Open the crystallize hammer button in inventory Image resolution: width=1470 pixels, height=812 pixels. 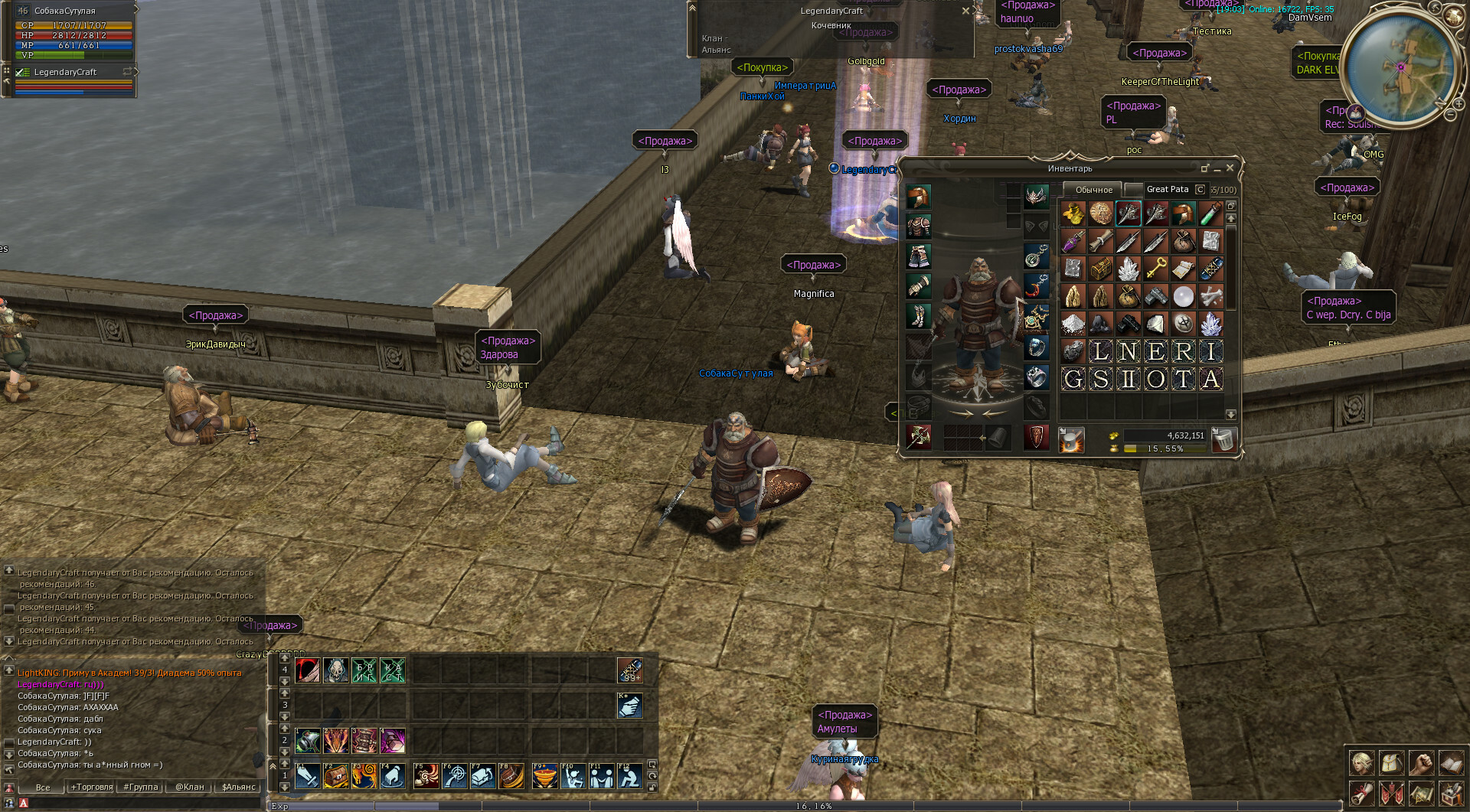[x=1071, y=440]
